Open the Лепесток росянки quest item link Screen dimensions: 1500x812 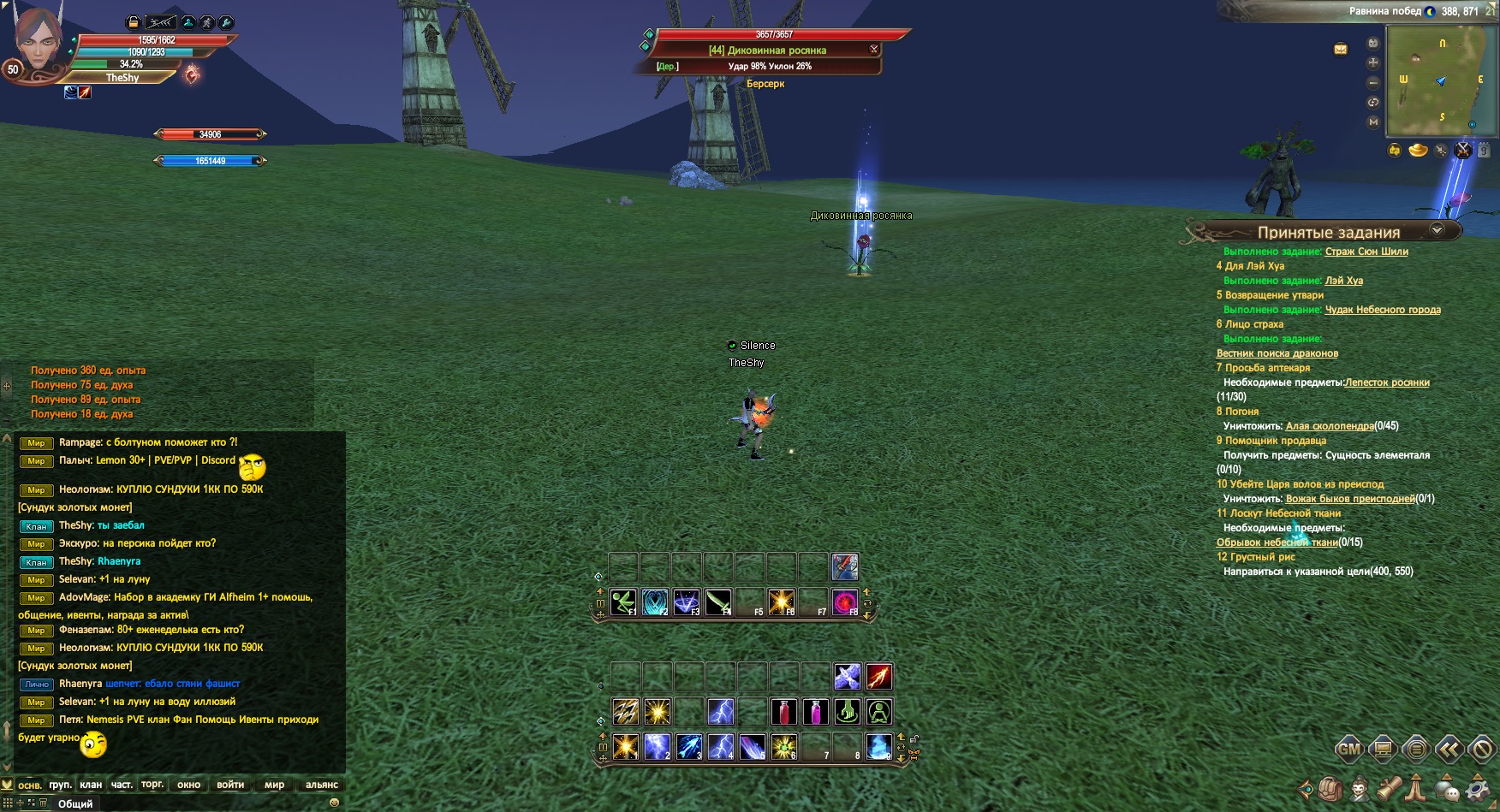pyautogui.click(x=1387, y=382)
